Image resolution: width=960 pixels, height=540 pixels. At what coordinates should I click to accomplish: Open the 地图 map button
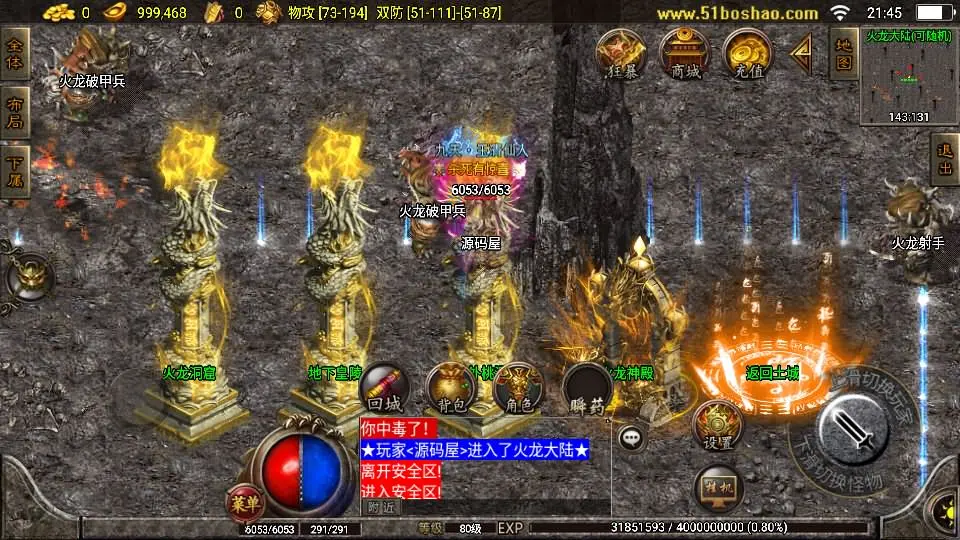coord(843,54)
